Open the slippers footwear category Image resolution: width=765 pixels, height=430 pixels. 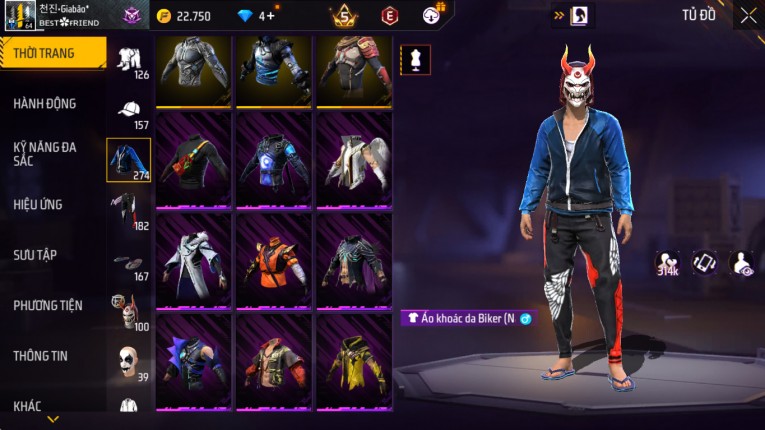[x=129, y=262]
